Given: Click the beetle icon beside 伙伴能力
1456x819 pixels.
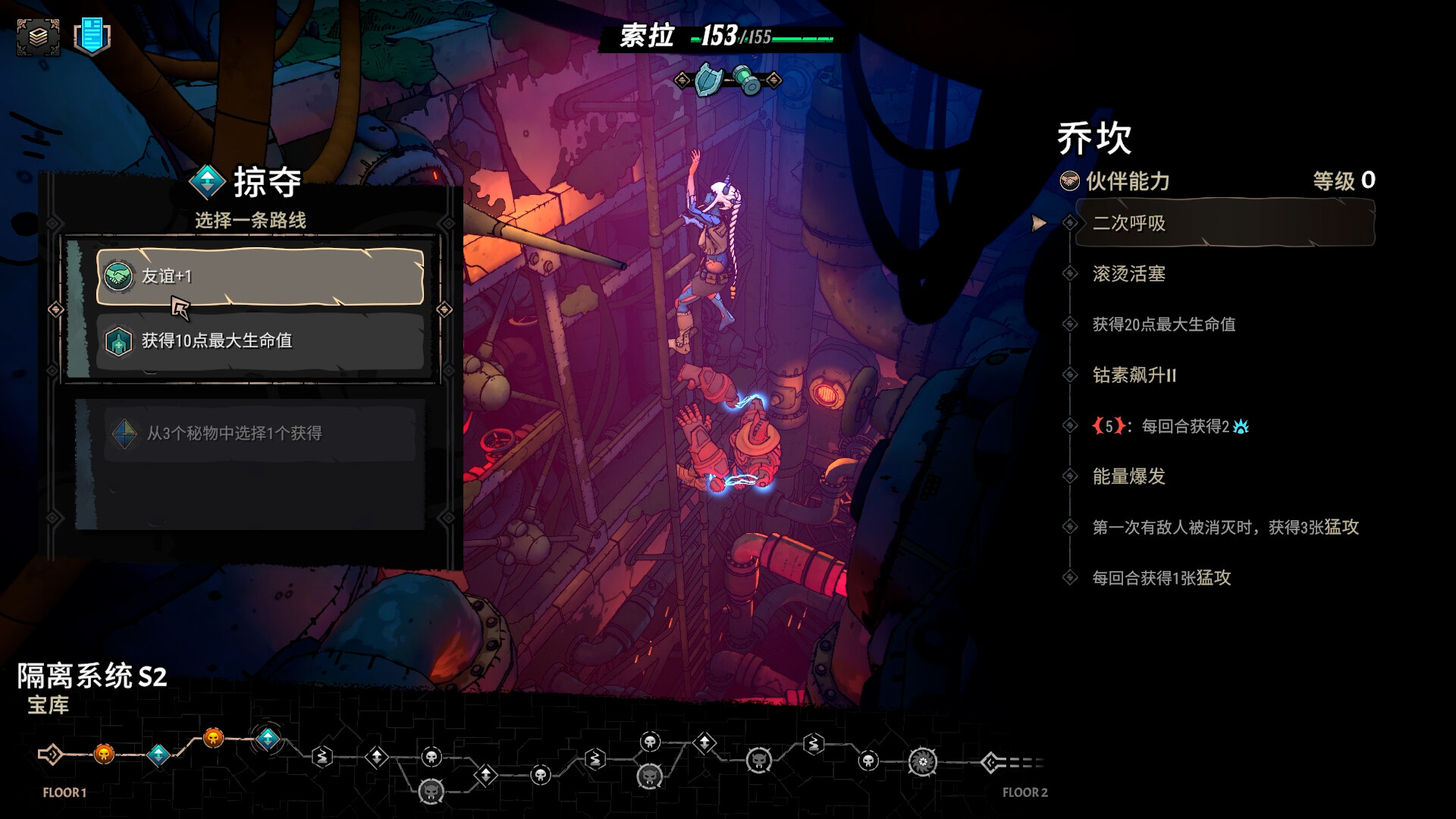Looking at the screenshot, I should (x=1071, y=182).
